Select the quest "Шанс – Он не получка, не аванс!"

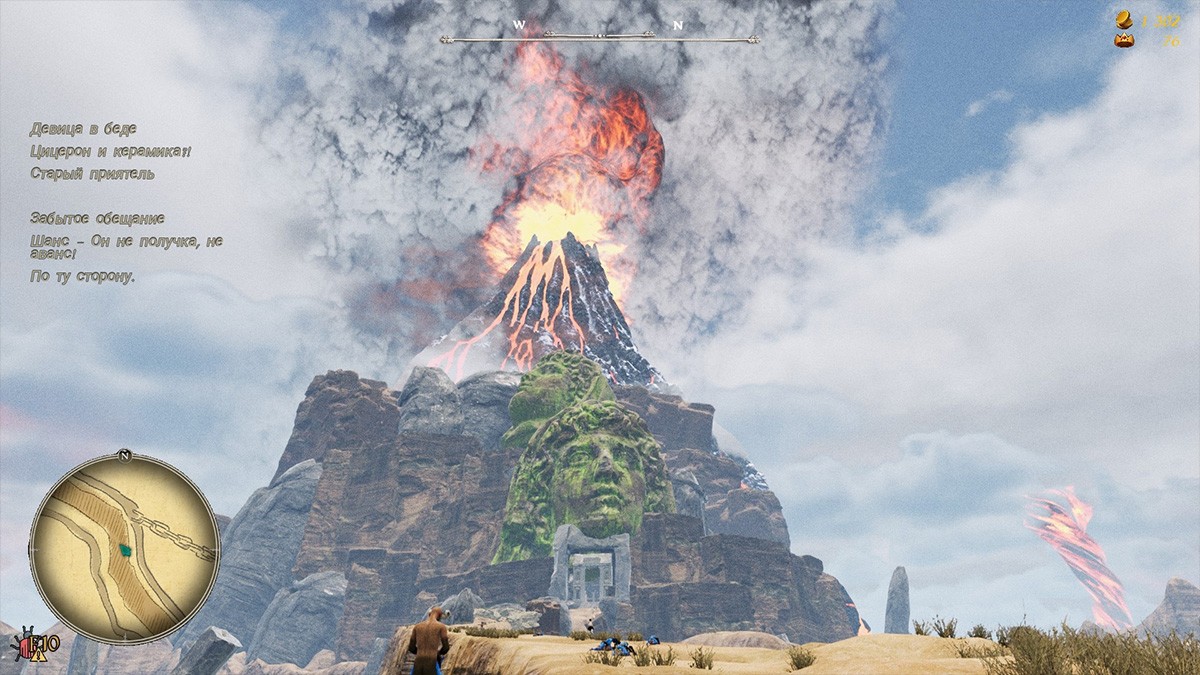point(126,247)
